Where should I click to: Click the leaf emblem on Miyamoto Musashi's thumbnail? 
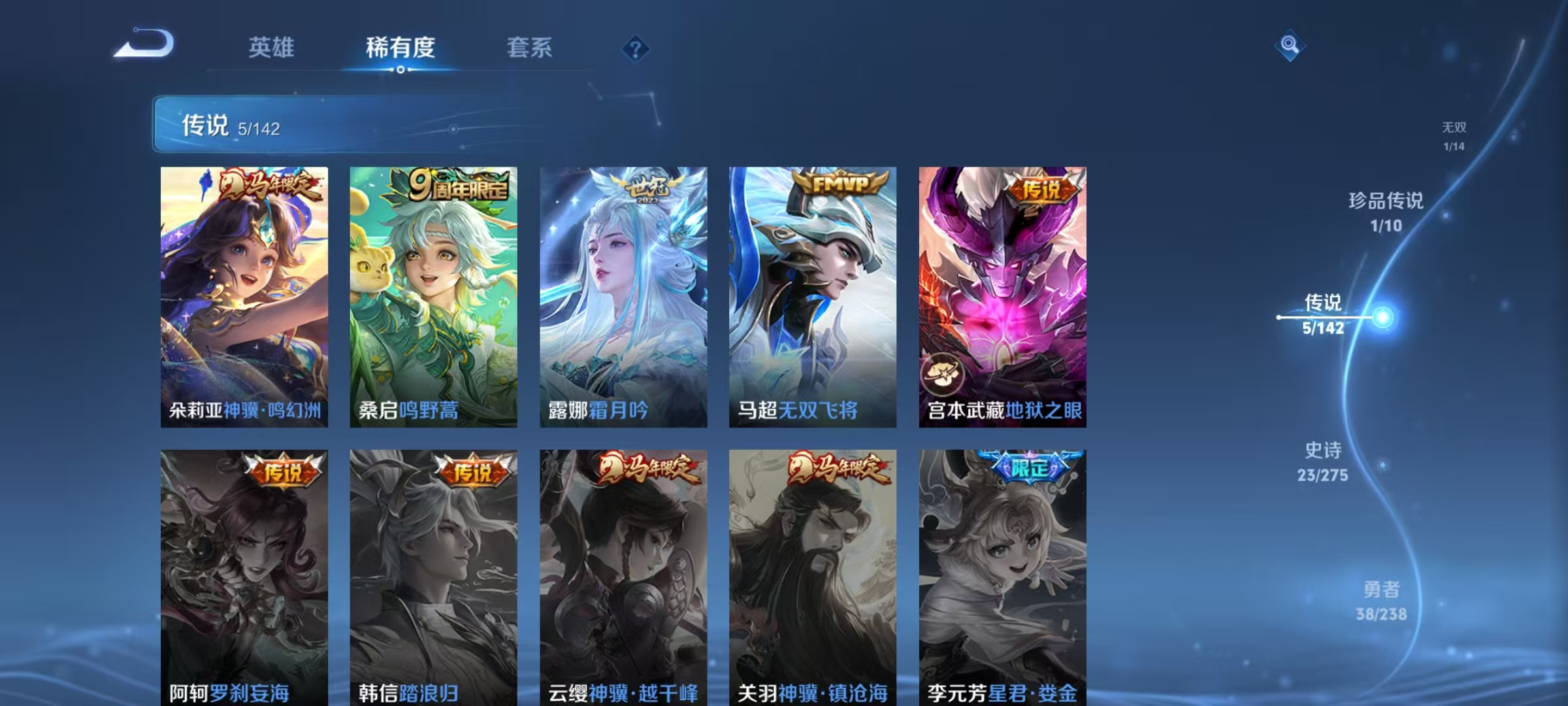click(943, 374)
